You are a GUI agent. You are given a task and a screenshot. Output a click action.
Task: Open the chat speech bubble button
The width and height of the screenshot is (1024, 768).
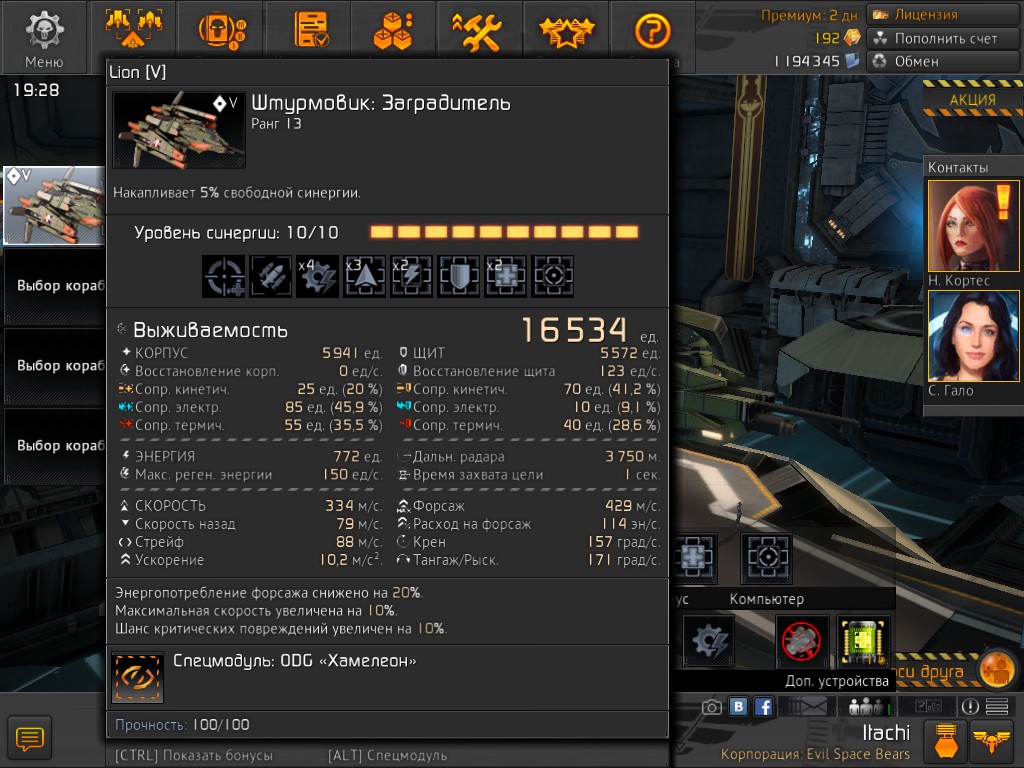(30, 739)
